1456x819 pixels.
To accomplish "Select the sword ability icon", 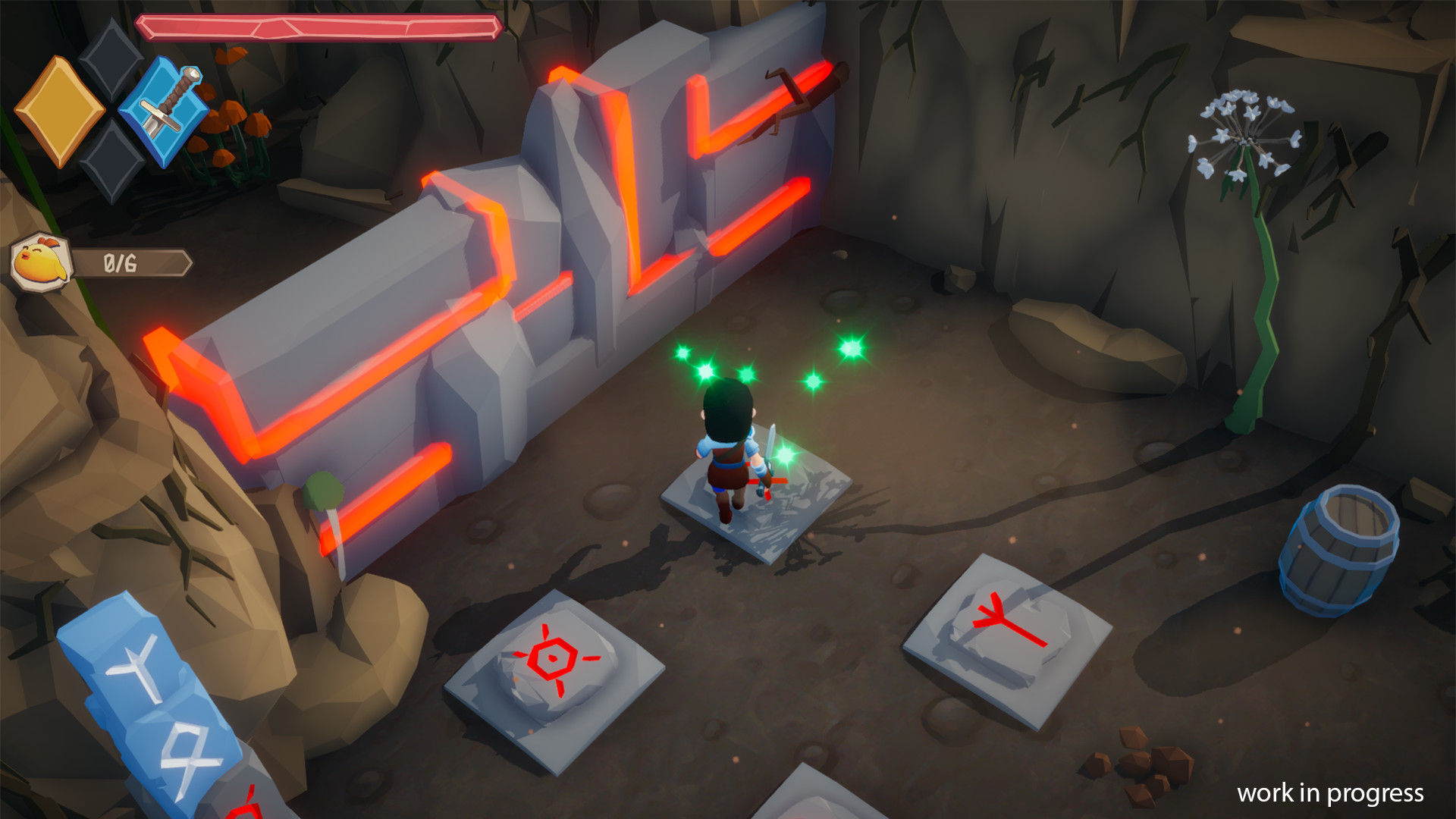I will [168, 112].
